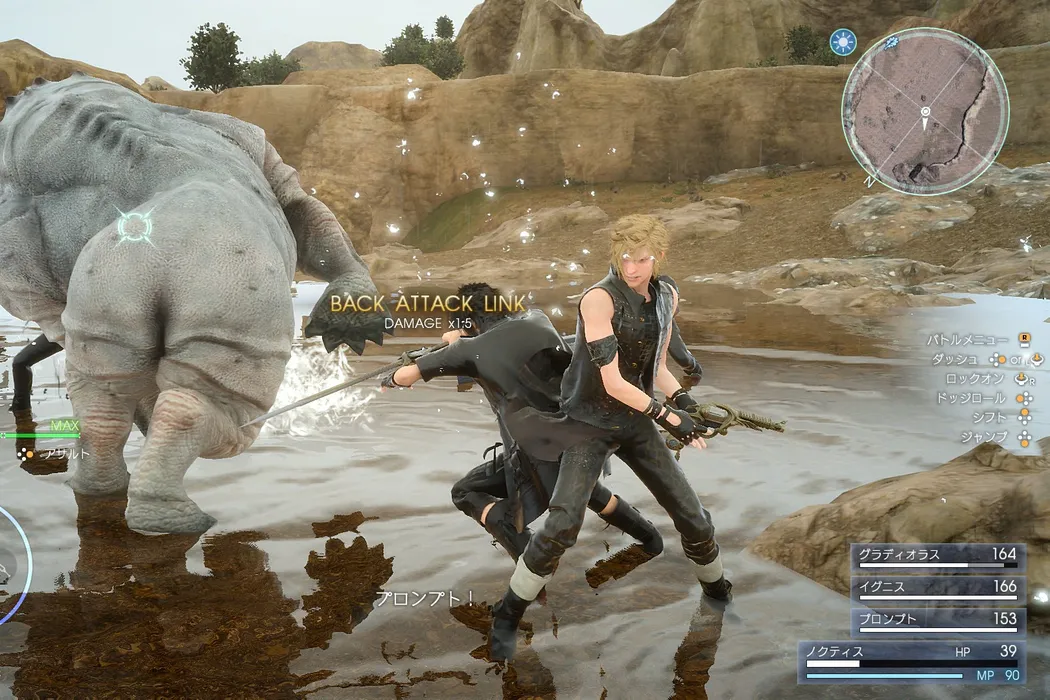Select Prompto's party status row

coord(936,621)
